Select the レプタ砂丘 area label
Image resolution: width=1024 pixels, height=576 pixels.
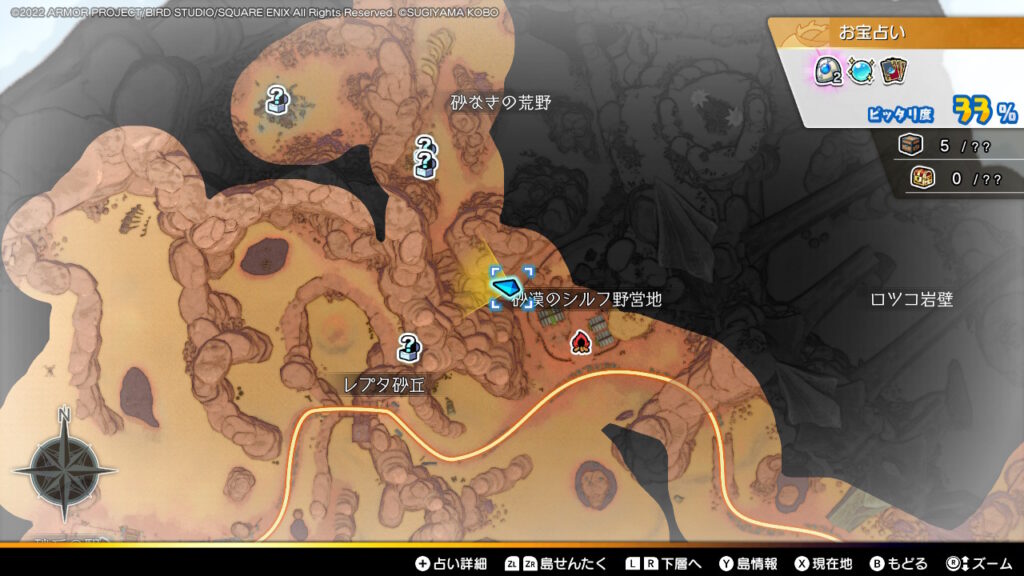point(384,385)
